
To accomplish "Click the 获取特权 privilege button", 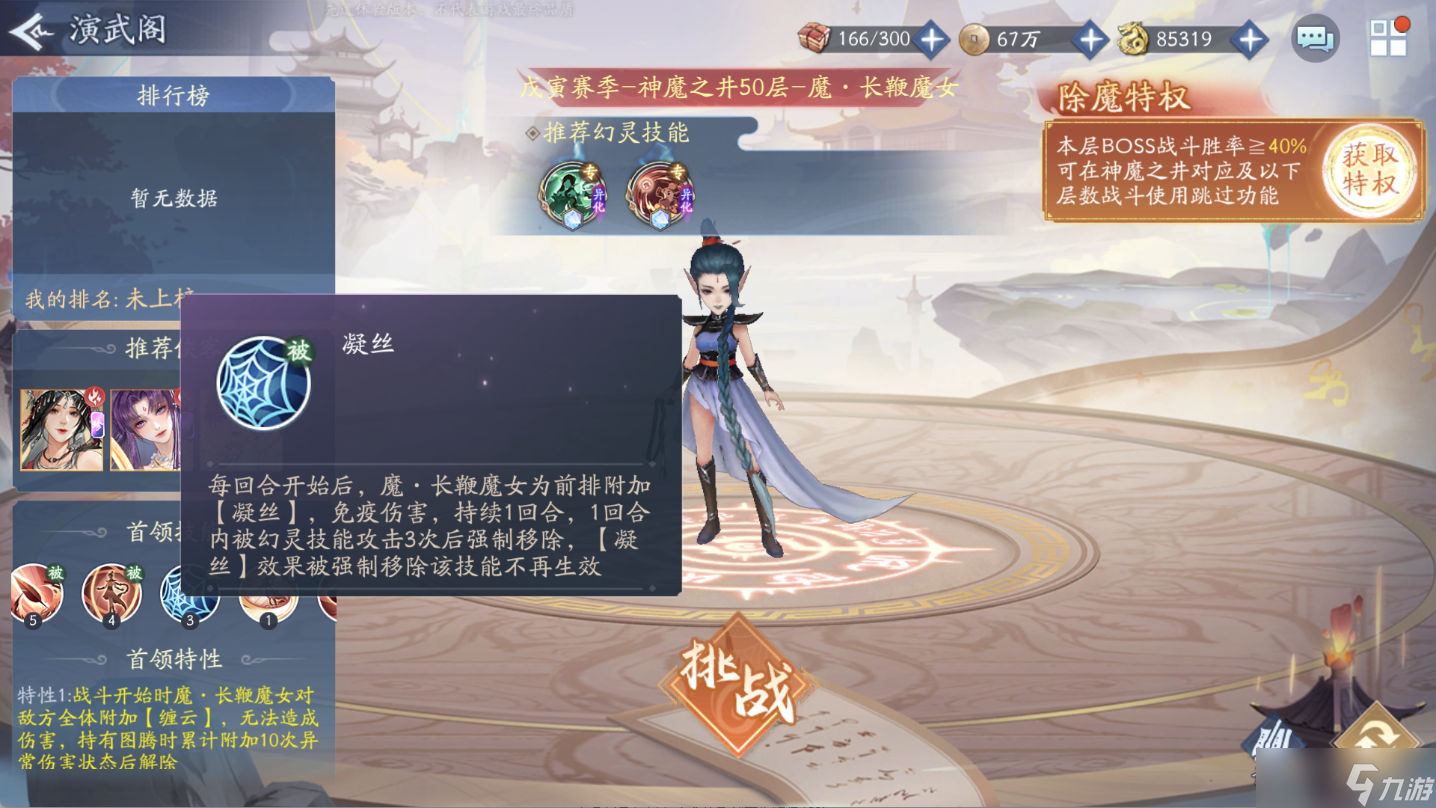I will pyautogui.click(x=1368, y=169).
